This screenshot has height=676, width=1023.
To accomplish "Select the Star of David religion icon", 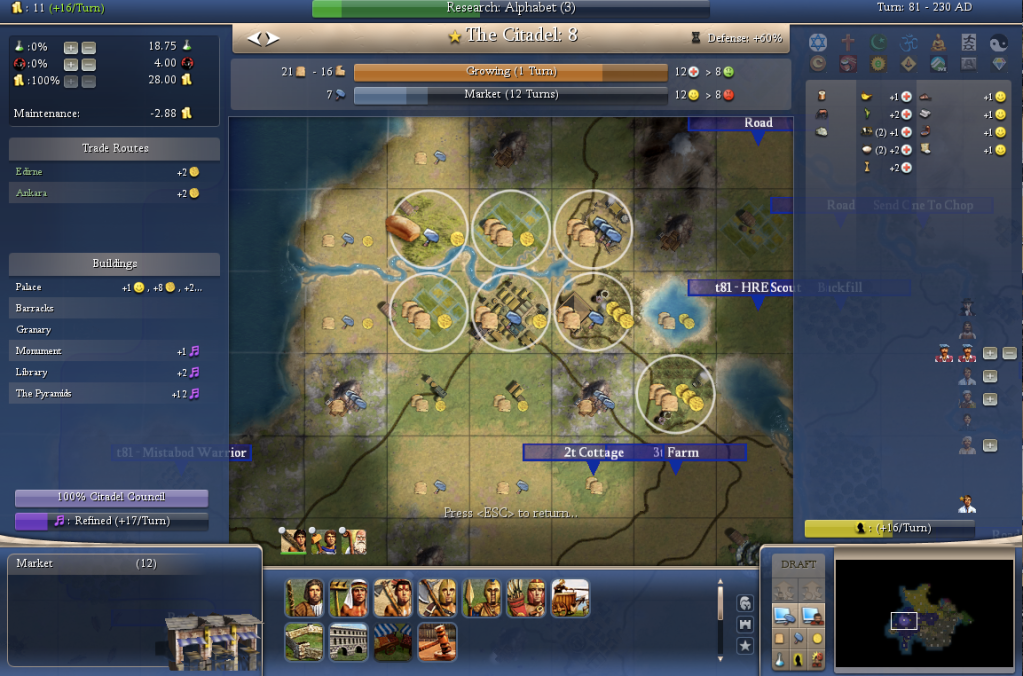I will 818,42.
